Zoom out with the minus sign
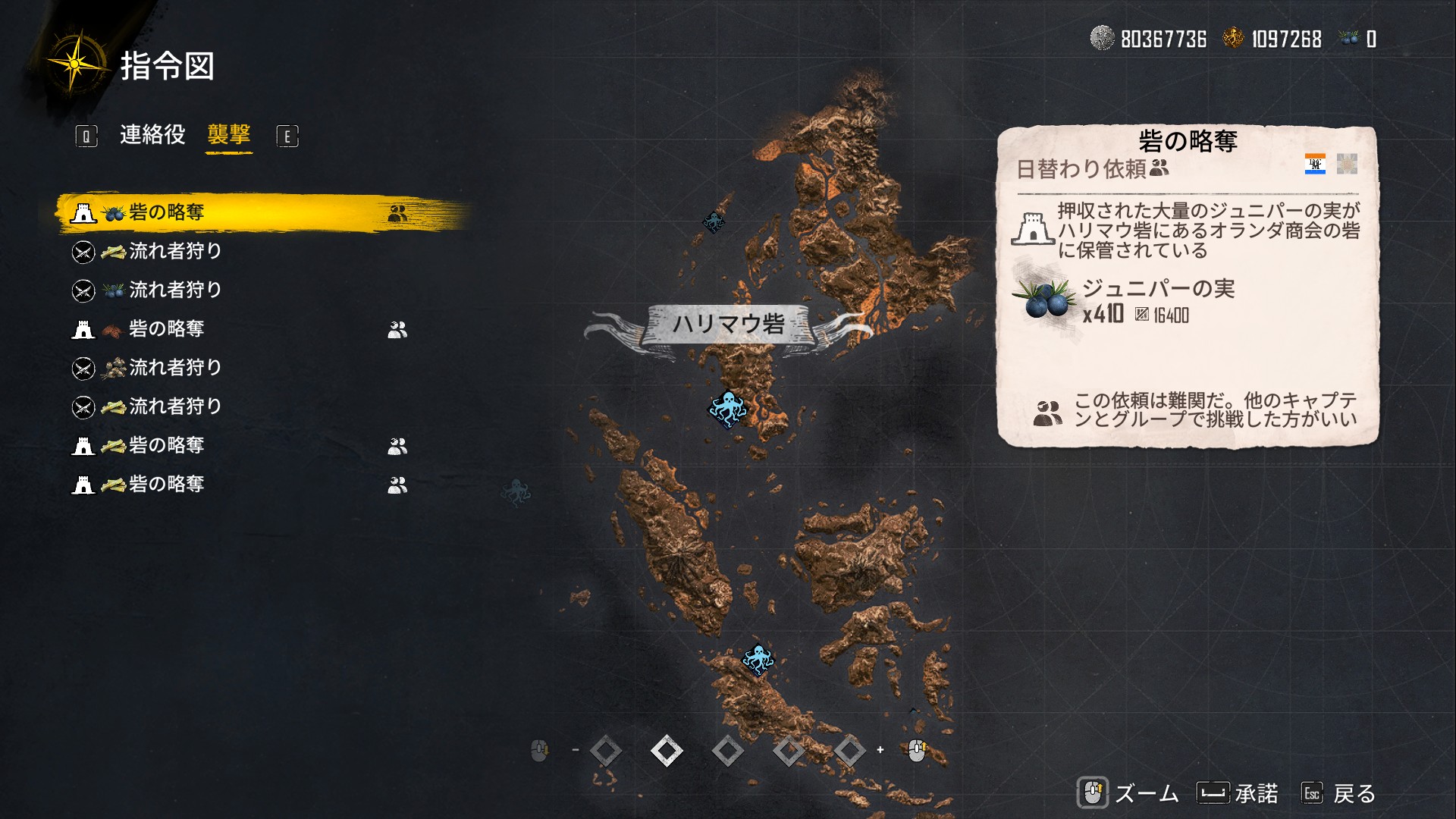The height and width of the screenshot is (819, 1456). [x=576, y=750]
